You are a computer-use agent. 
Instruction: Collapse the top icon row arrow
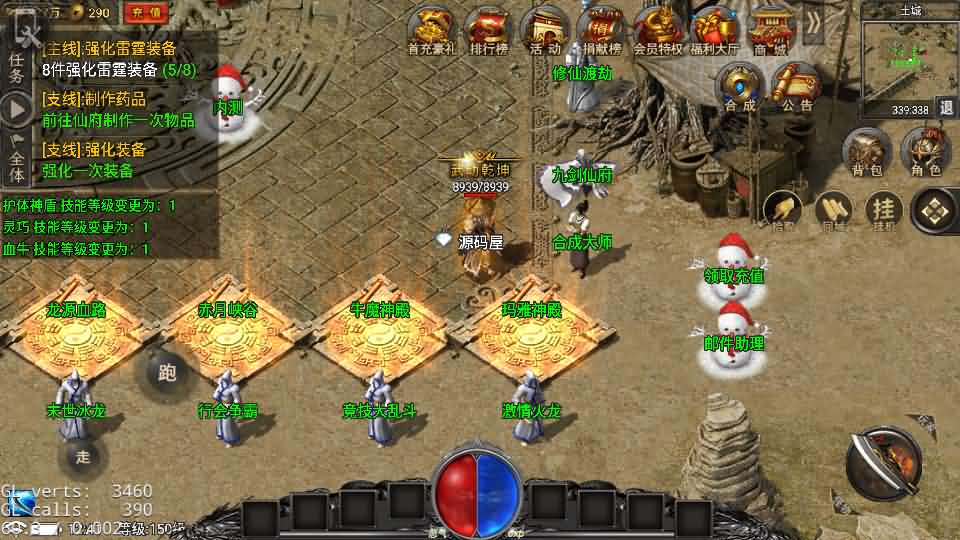click(814, 22)
